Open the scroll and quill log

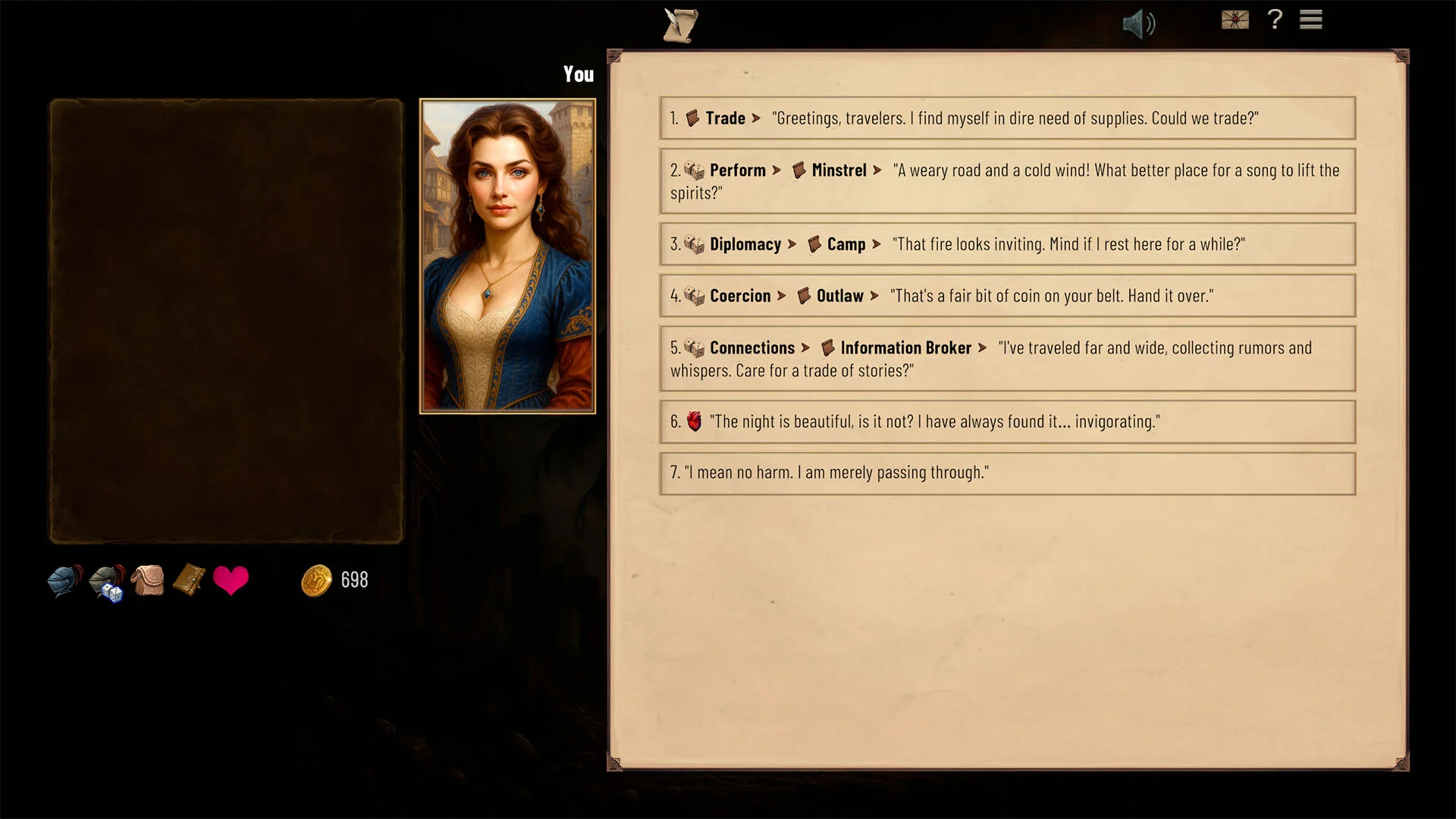pos(680,25)
